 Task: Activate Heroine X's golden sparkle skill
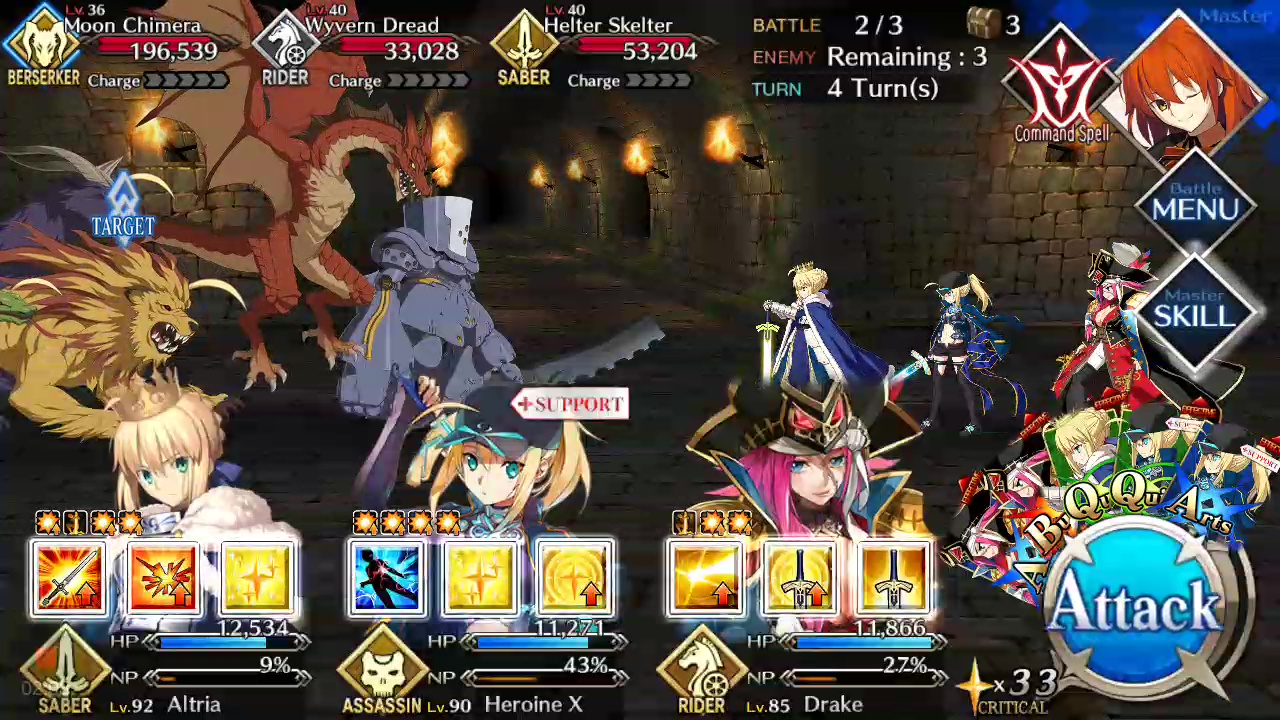pos(480,578)
